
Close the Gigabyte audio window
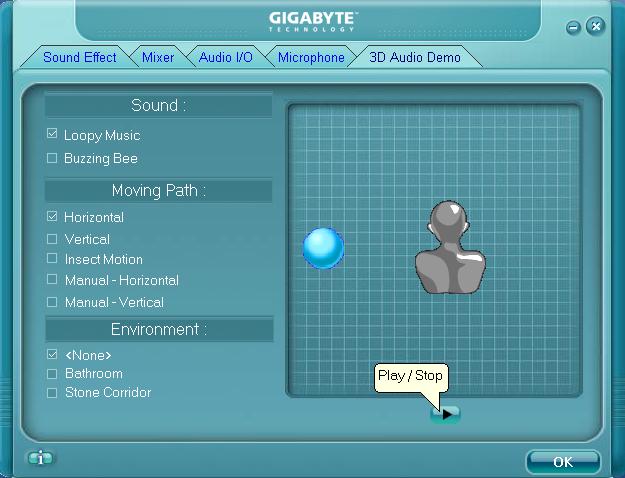click(x=596, y=26)
